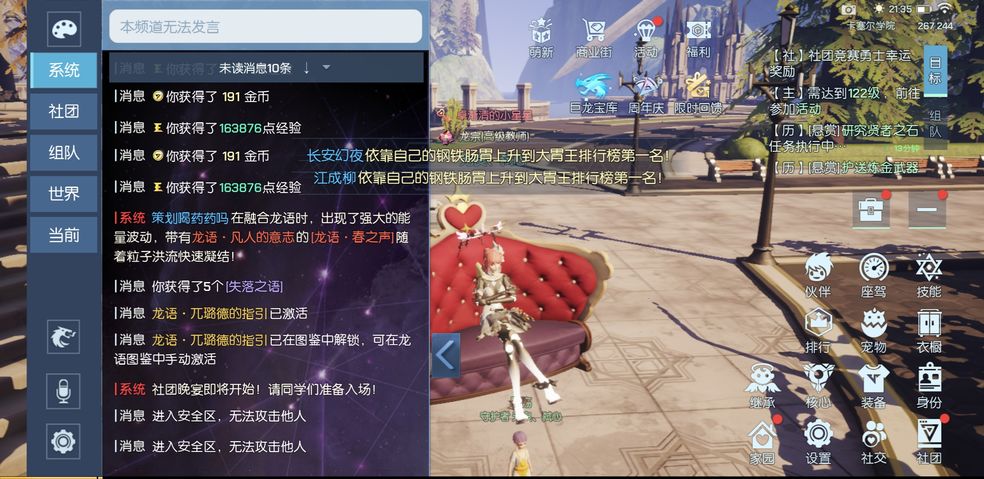The image size is (984, 479).
Task: Switch to the 世界 chat channel tab
Action: [64, 194]
